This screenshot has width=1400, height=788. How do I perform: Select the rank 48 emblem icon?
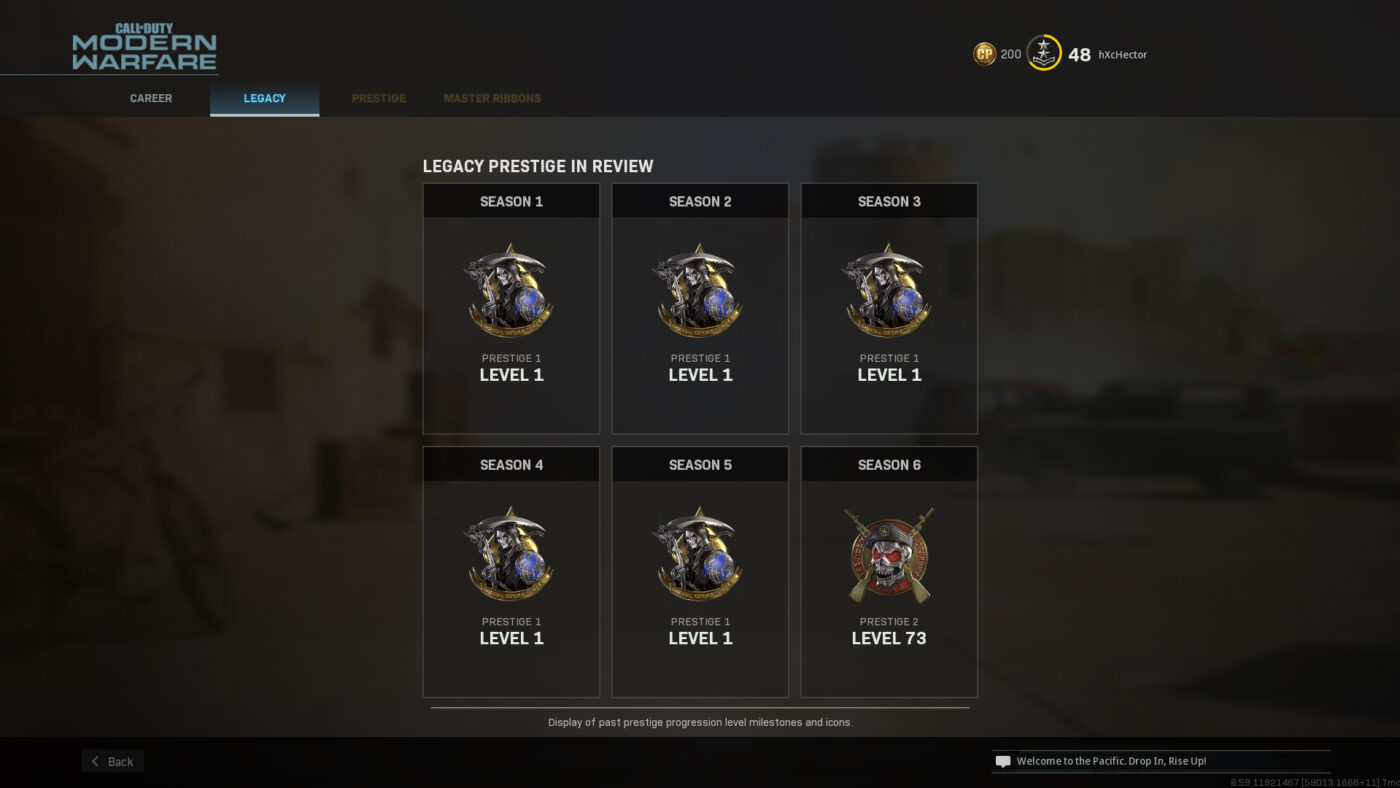tap(1043, 53)
